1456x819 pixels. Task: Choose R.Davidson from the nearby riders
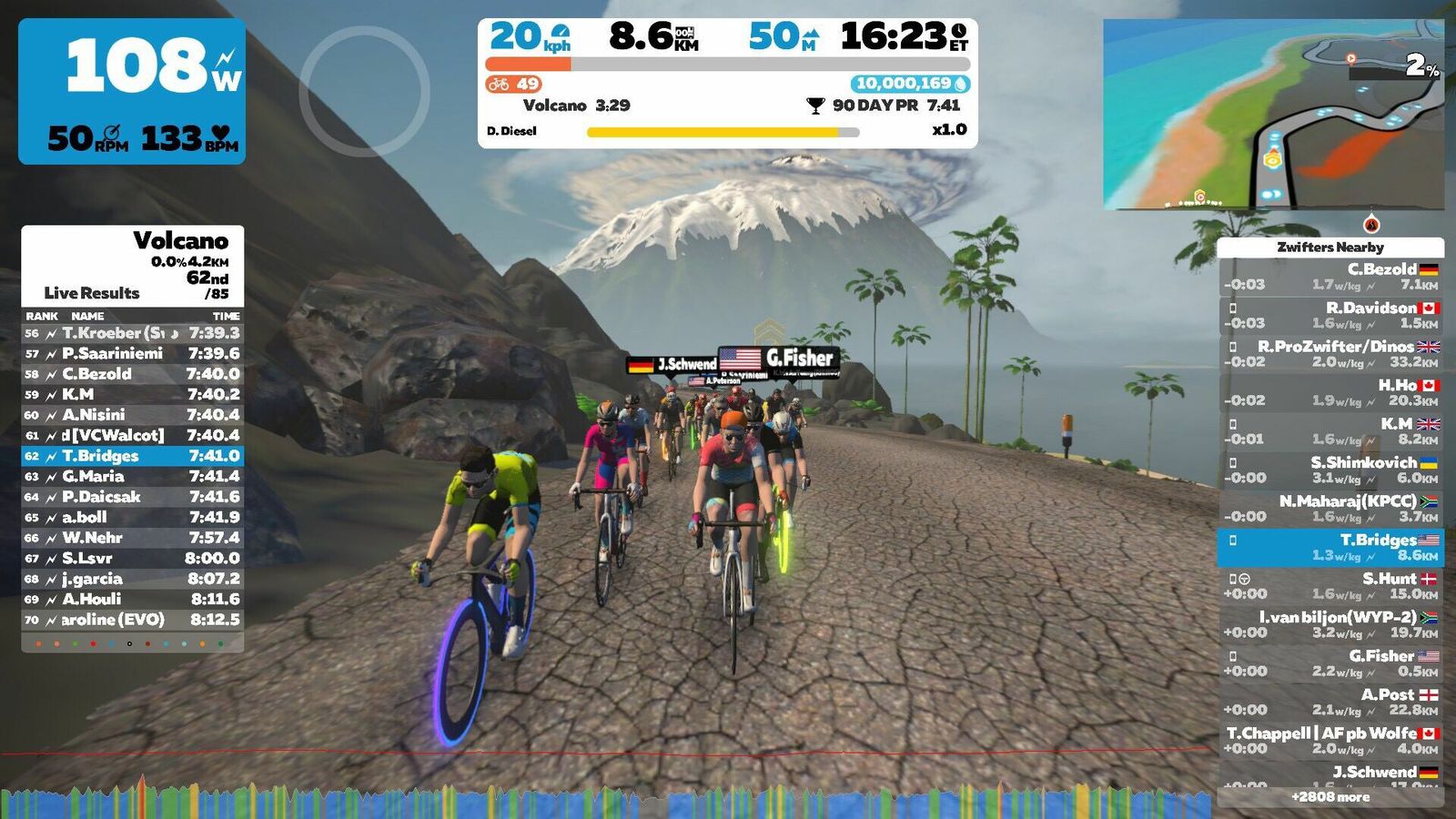(x=1330, y=316)
